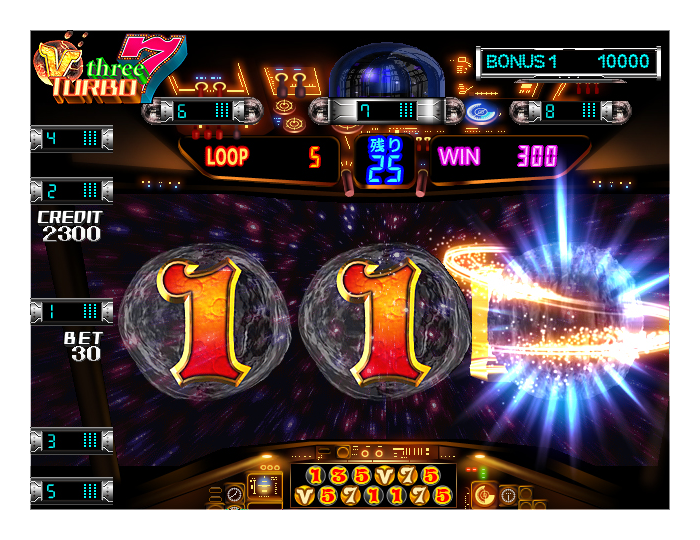Click the payline 2 indicator

pyautogui.click(x=71, y=189)
